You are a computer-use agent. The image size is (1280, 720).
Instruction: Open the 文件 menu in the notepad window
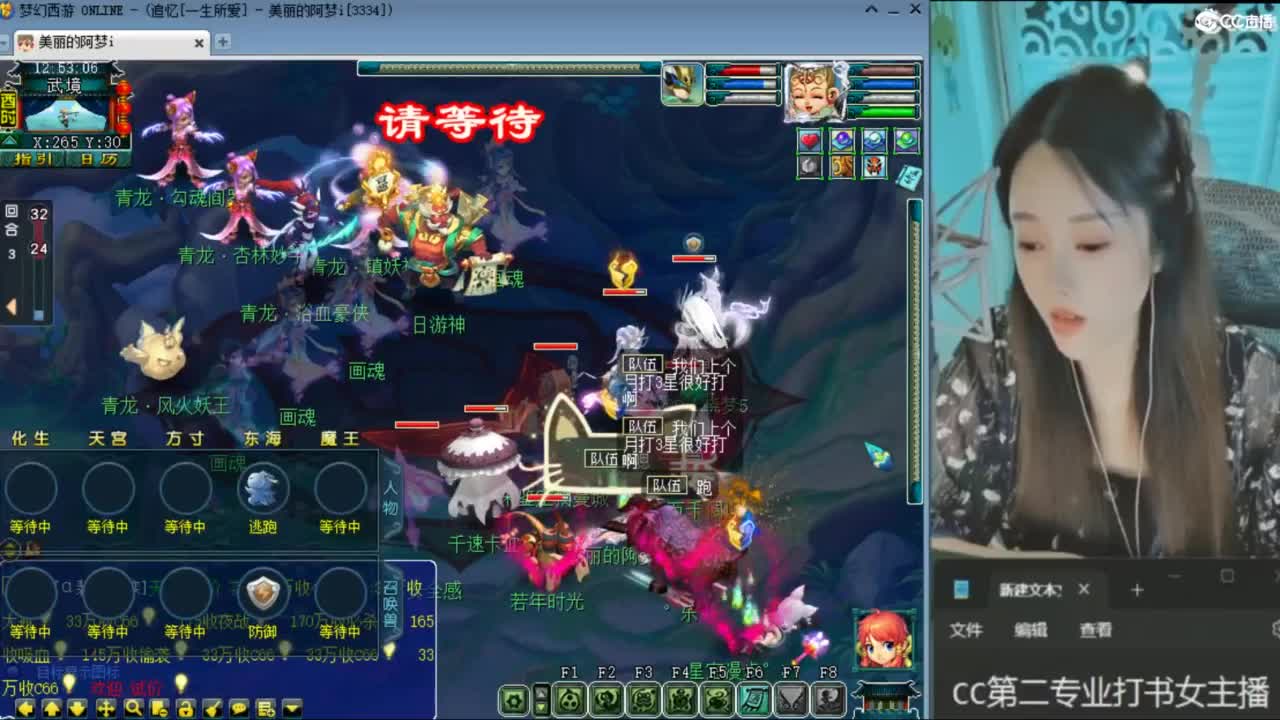tap(964, 631)
